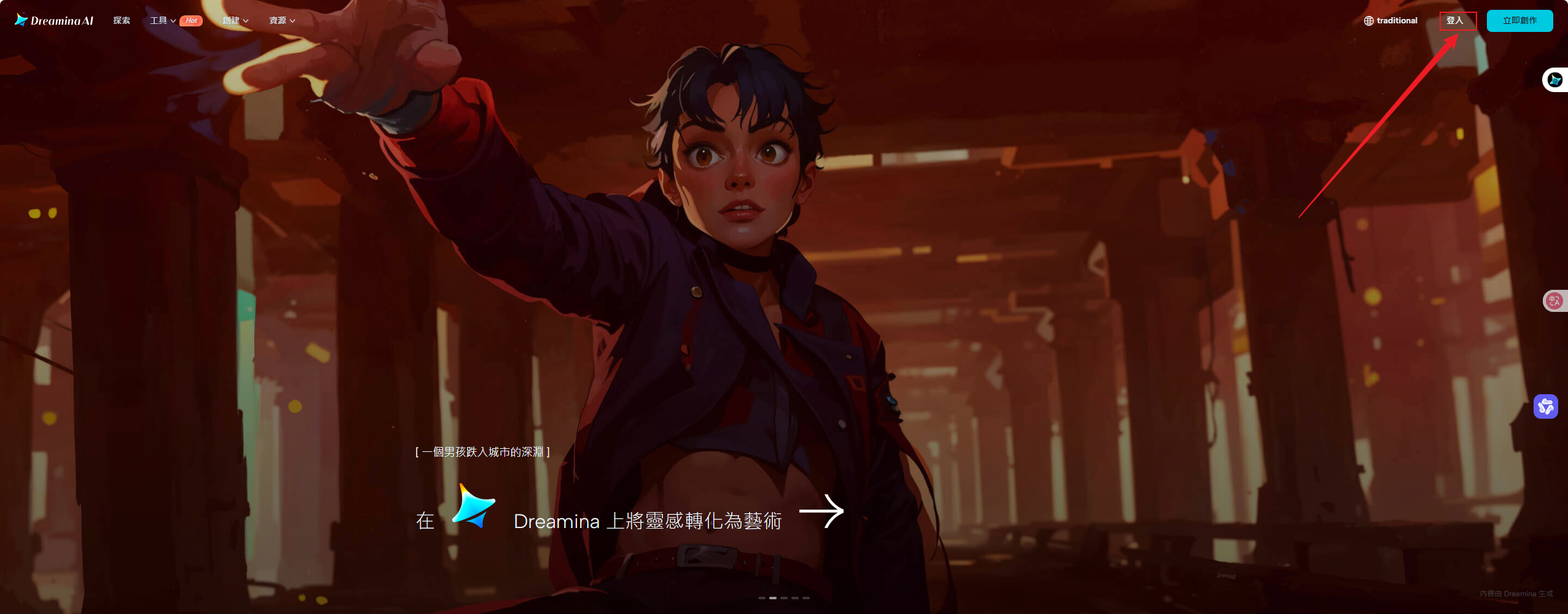Image resolution: width=1568 pixels, height=614 pixels.
Task: Open the 探索 navigation item
Action: click(x=121, y=20)
